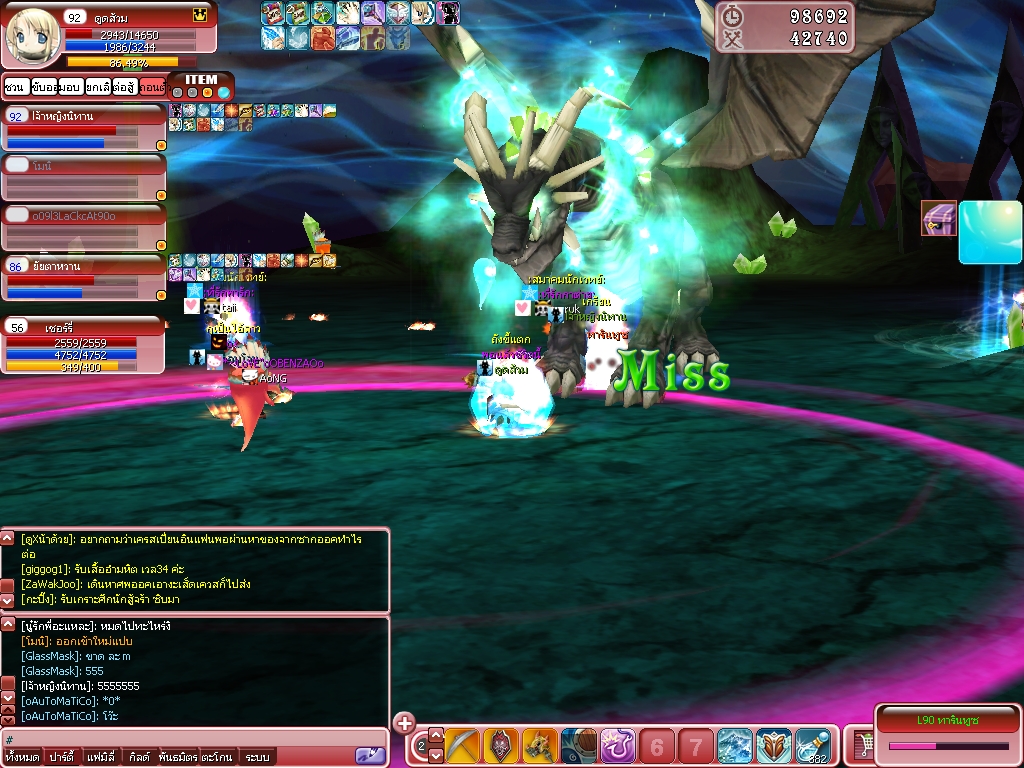Trigger the purple swirl skill slot
This screenshot has width=1024, height=768.
pos(618,746)
